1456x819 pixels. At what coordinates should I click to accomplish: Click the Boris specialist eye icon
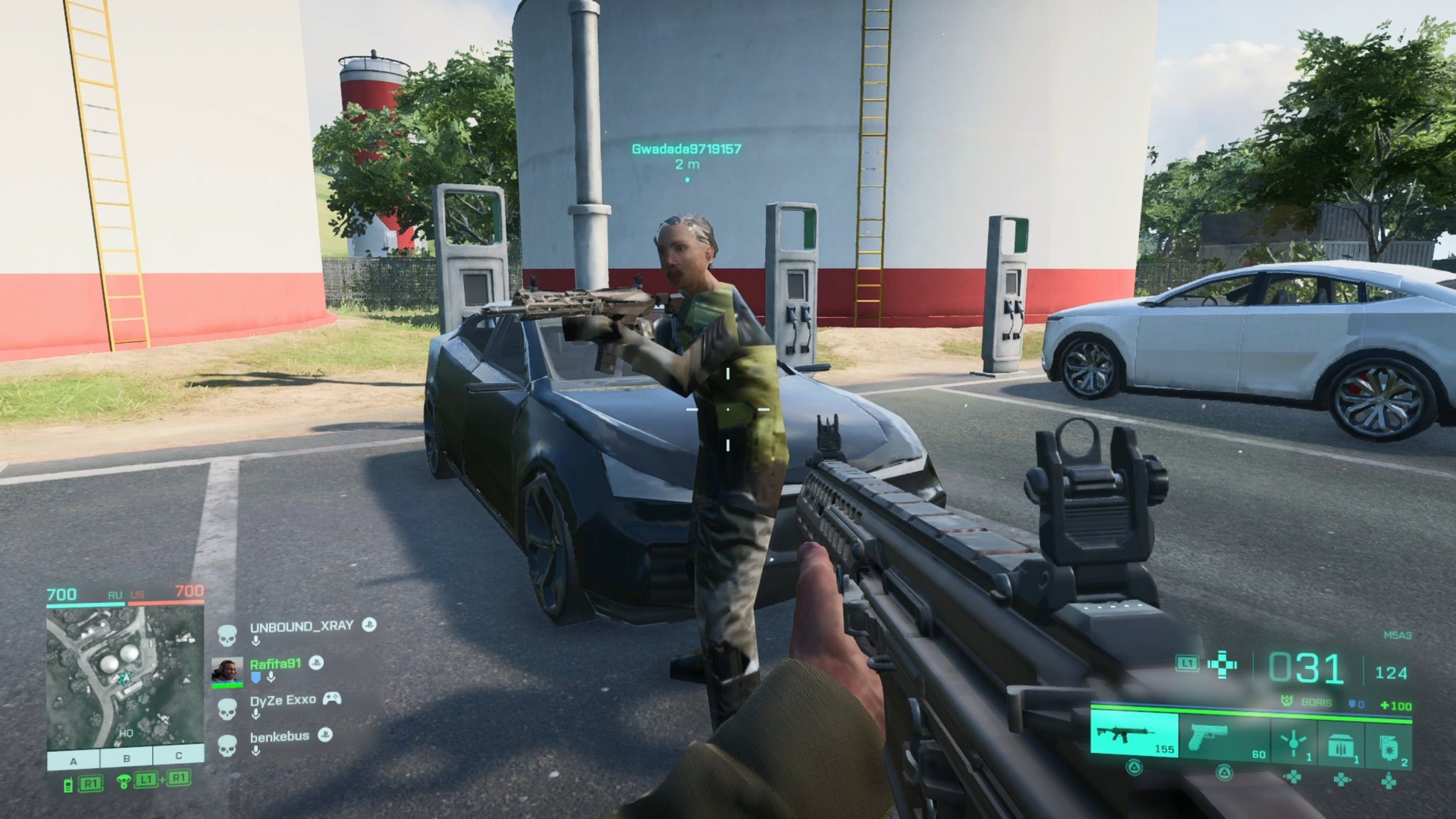click(1285, 701)
